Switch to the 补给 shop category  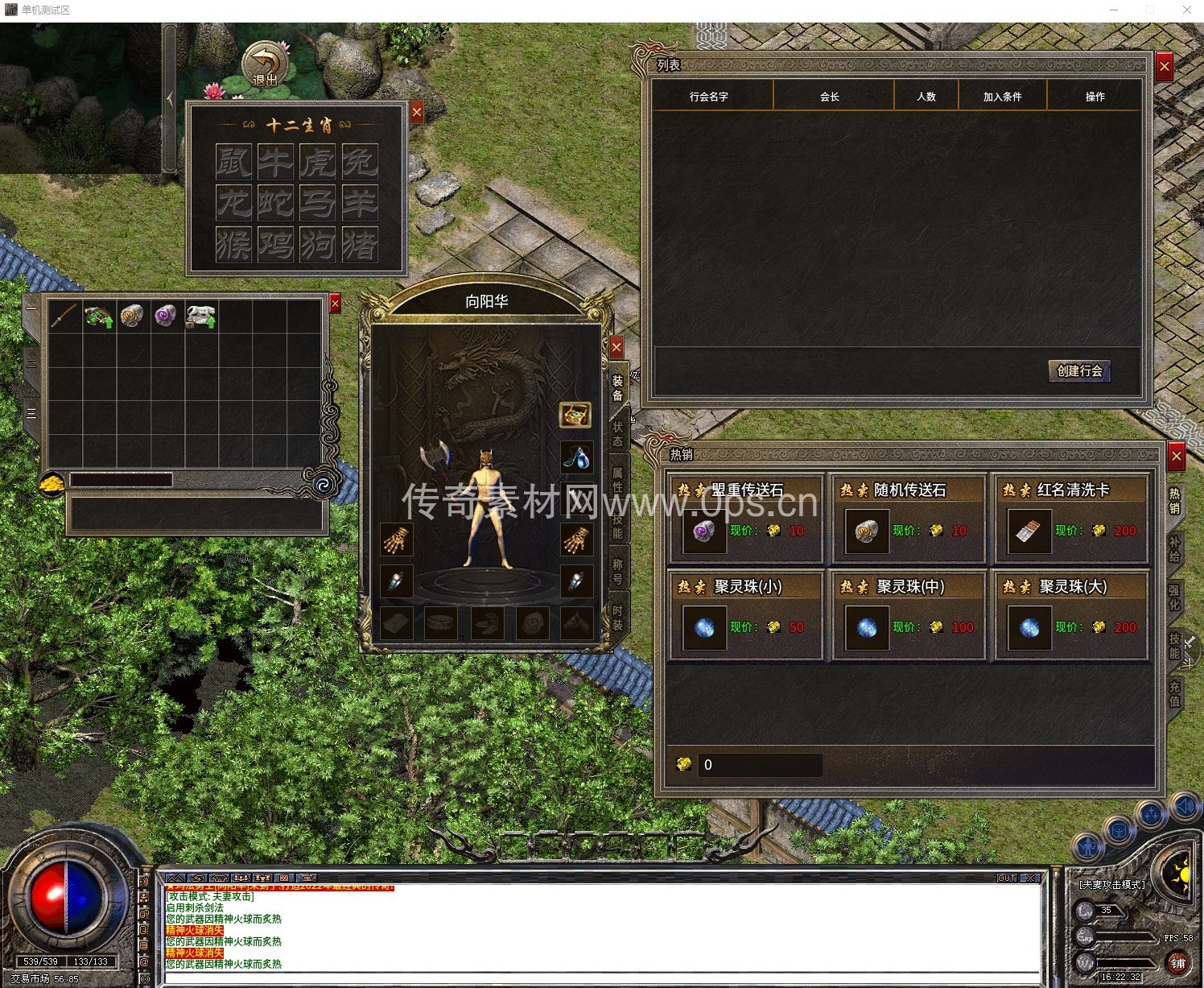pyautogui.click(x=1174, y=548)
